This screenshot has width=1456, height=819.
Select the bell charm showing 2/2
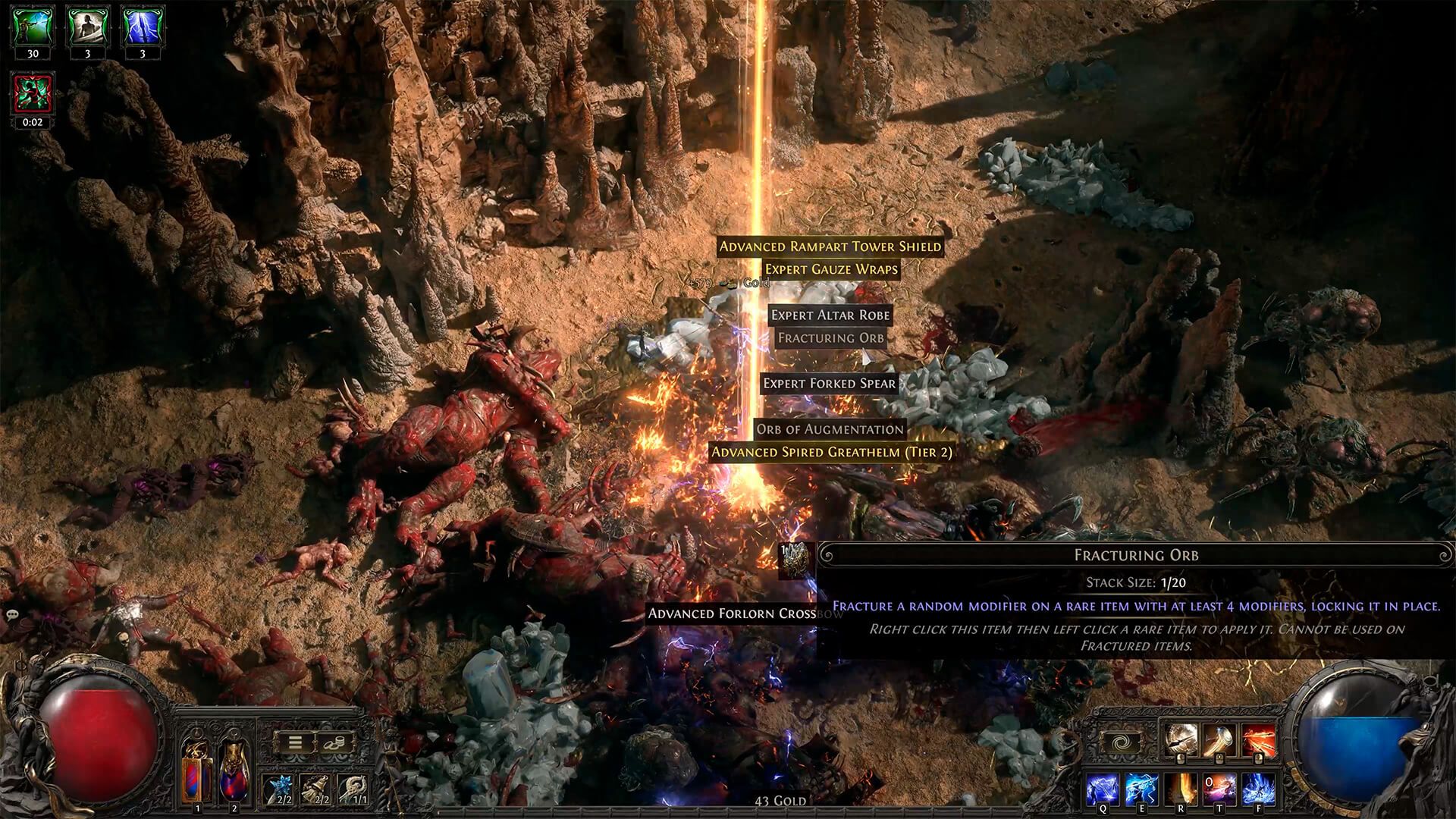[315, 788]
